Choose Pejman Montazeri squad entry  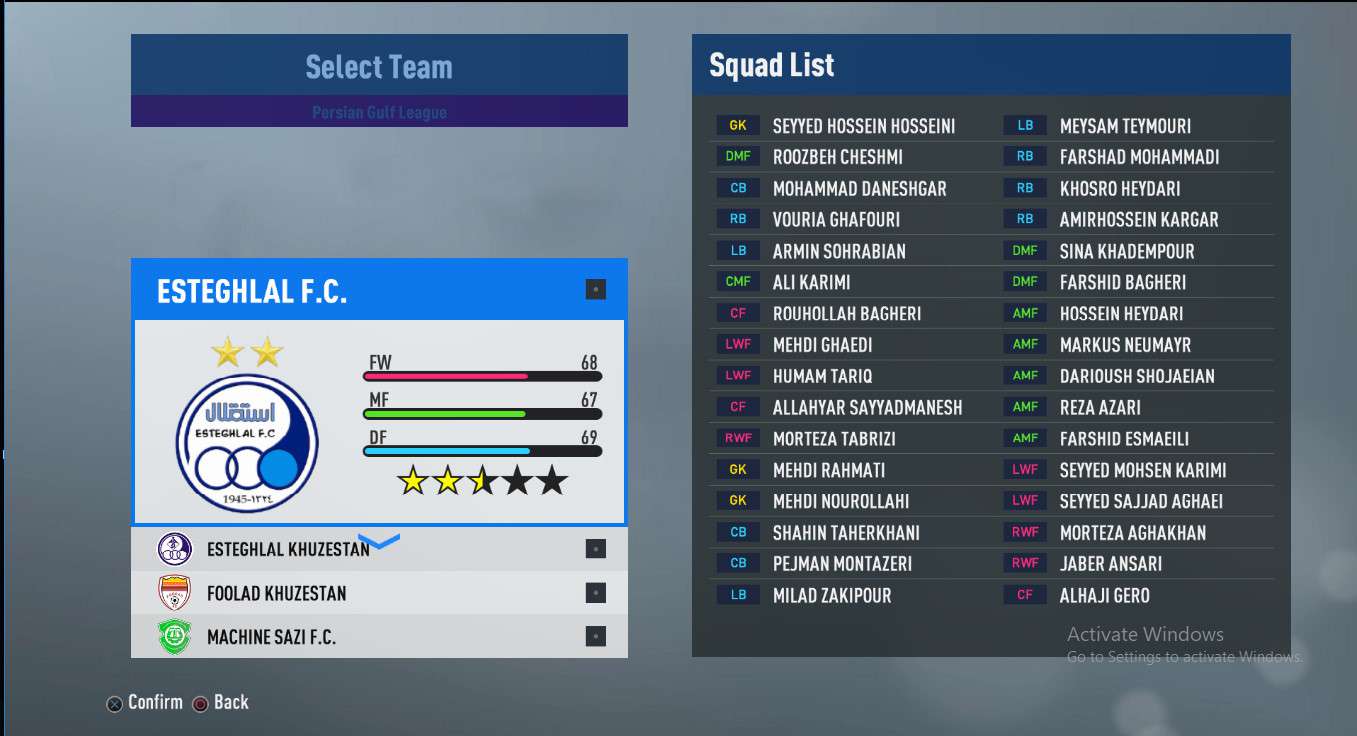pos(842,564)
